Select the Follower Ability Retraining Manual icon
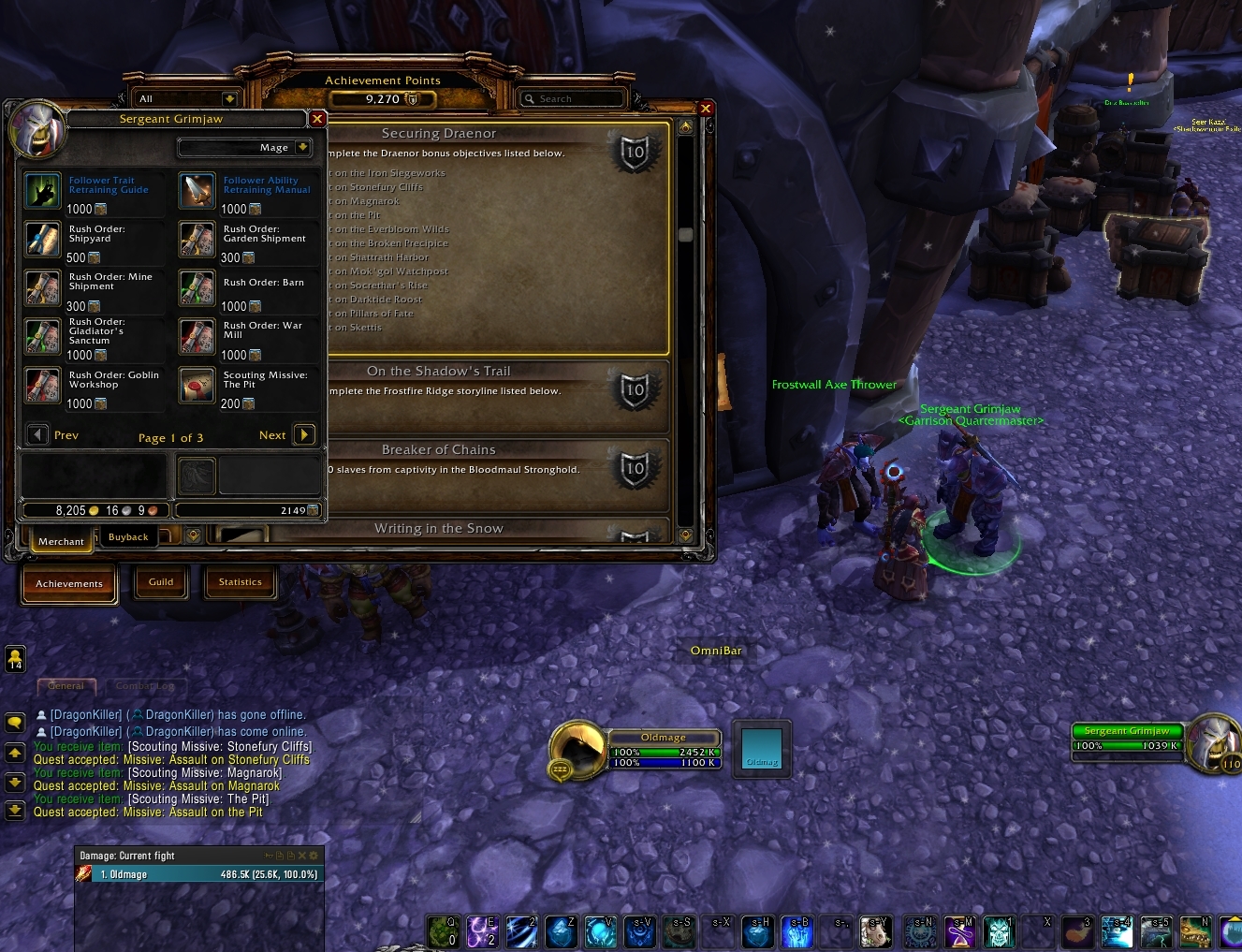The image size is (1242, 952). pos(197,191)
